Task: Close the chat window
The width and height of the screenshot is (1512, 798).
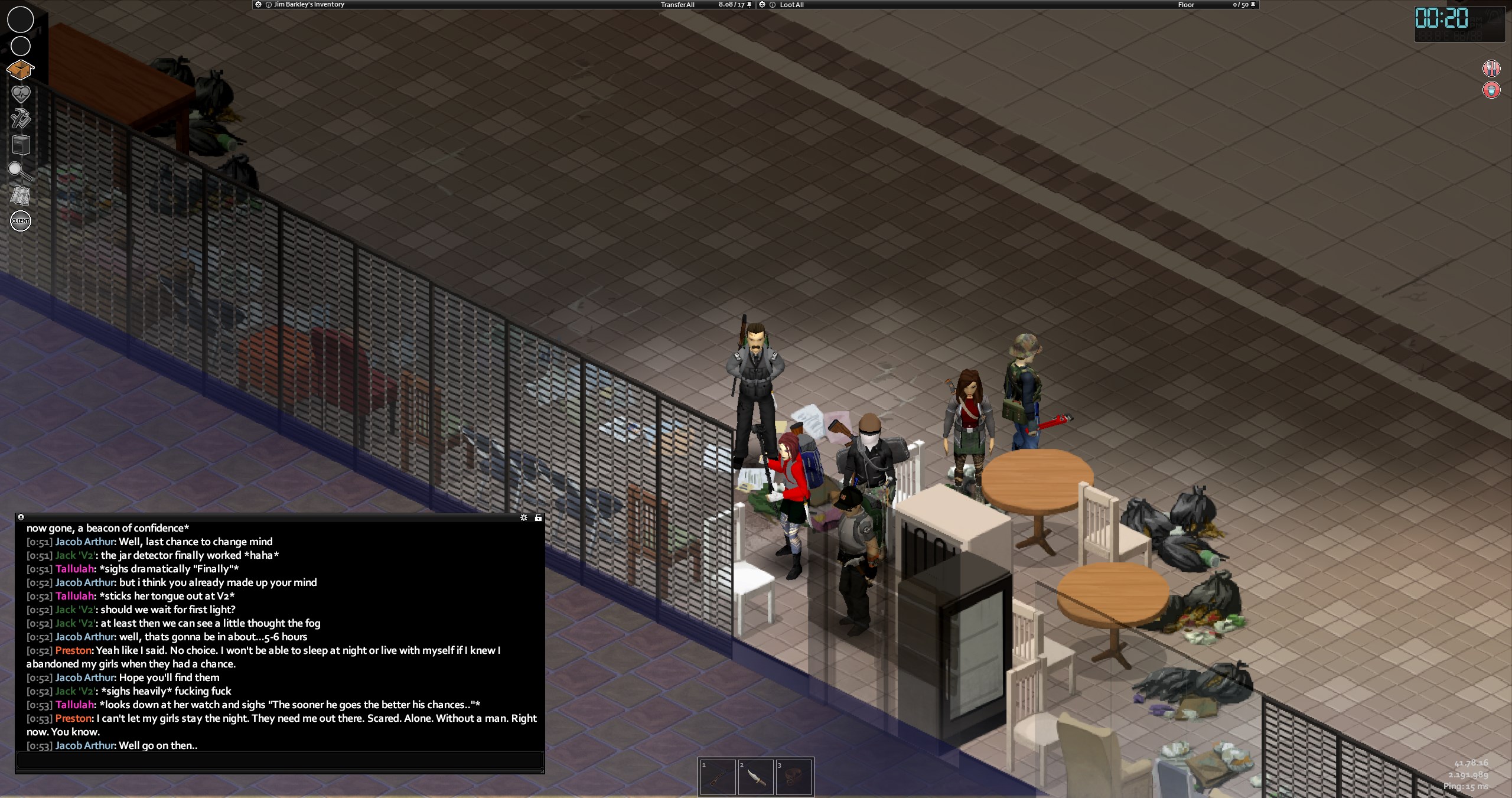Action: pyautogui.click(x=21, y=517)
